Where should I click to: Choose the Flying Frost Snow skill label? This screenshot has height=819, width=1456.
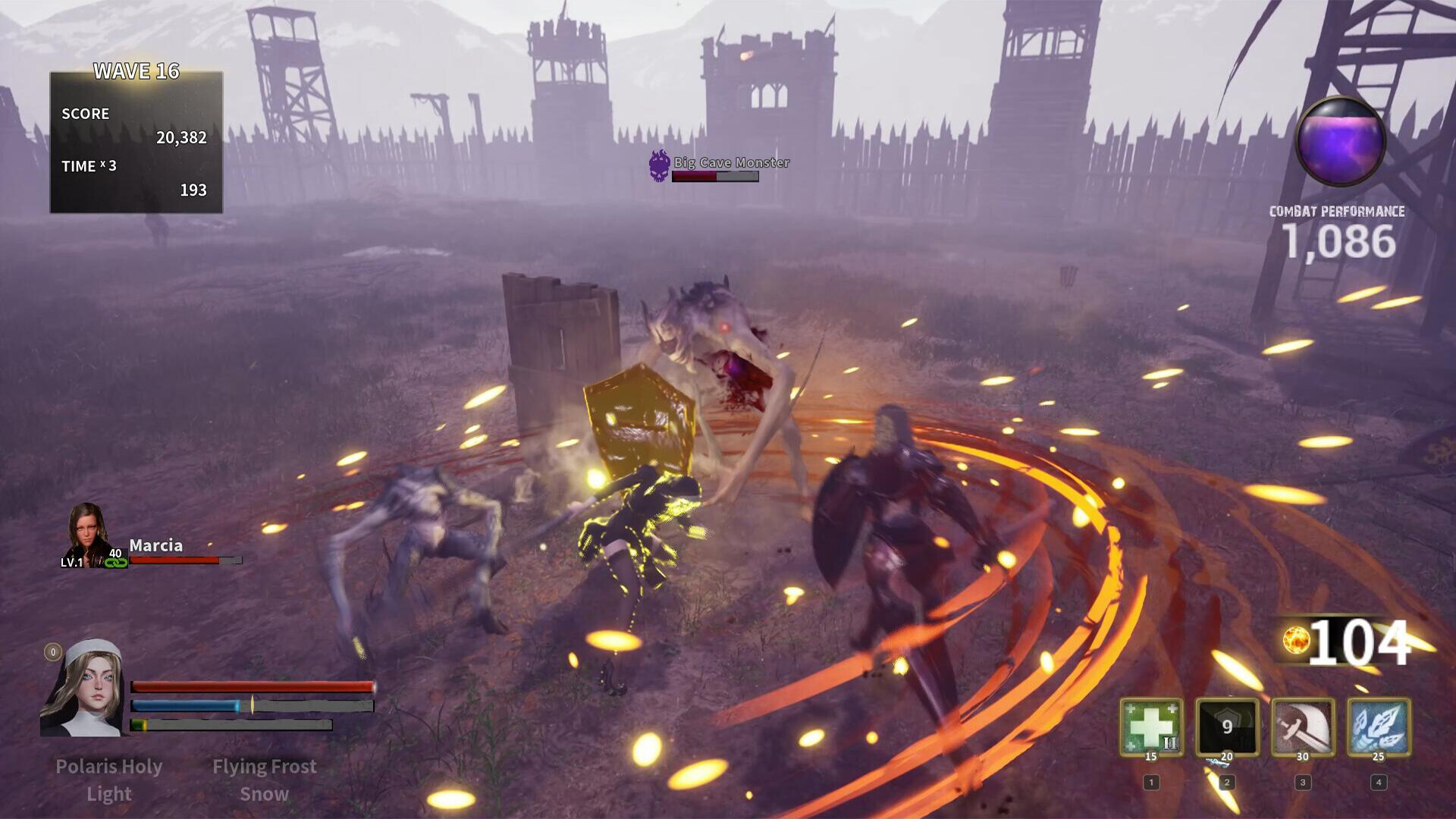click(x=264, y=780)
